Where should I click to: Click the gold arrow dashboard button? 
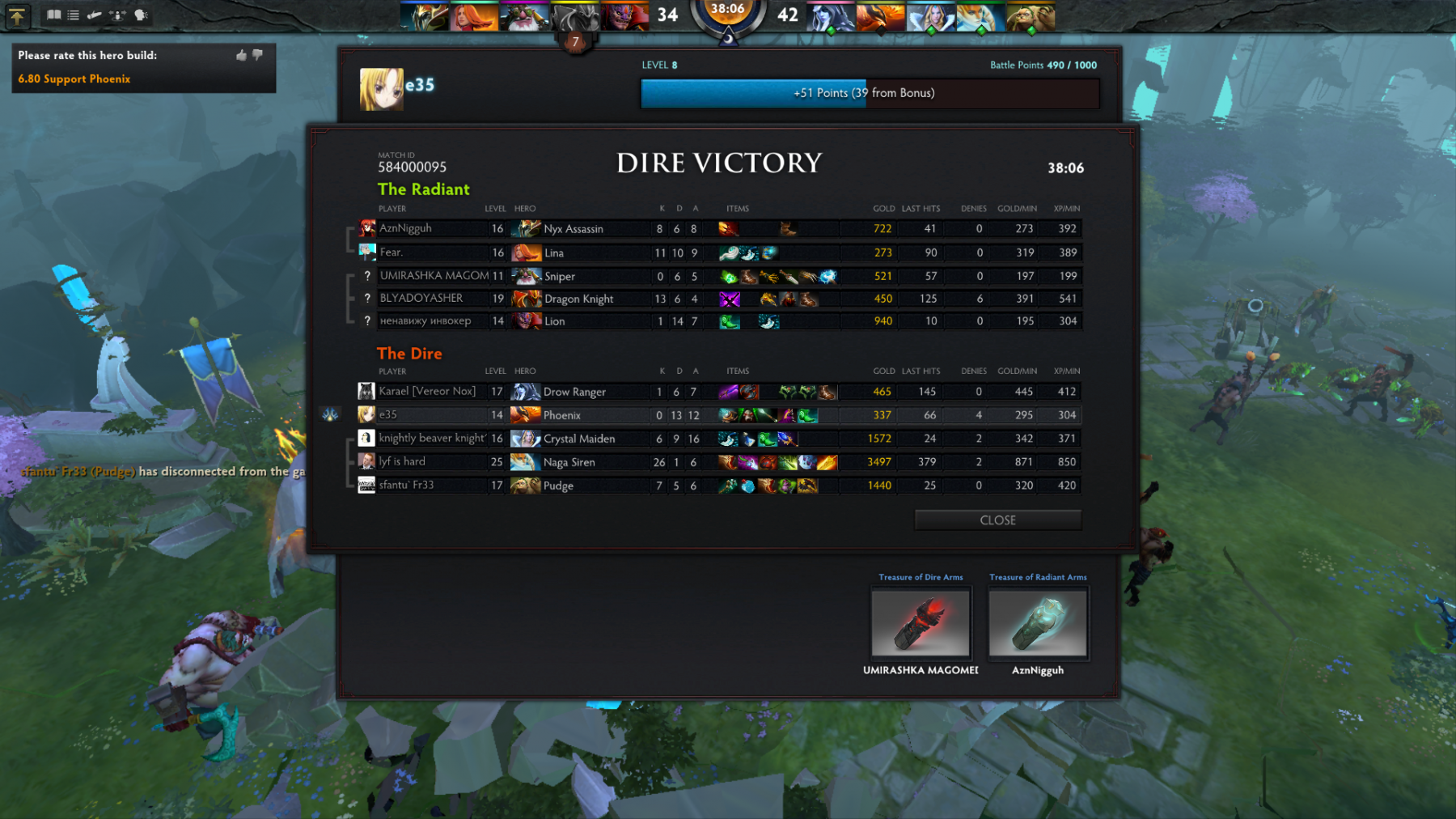[x=17, y=15]
